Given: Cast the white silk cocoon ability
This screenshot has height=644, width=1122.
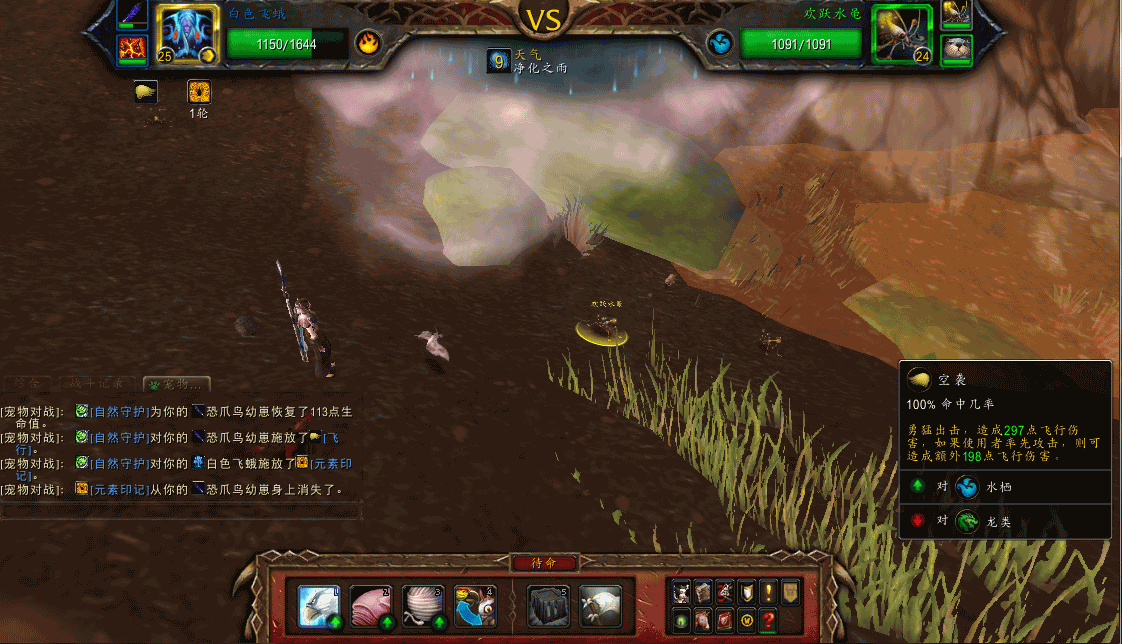Looking at the screenshot, I should [423, 606].
